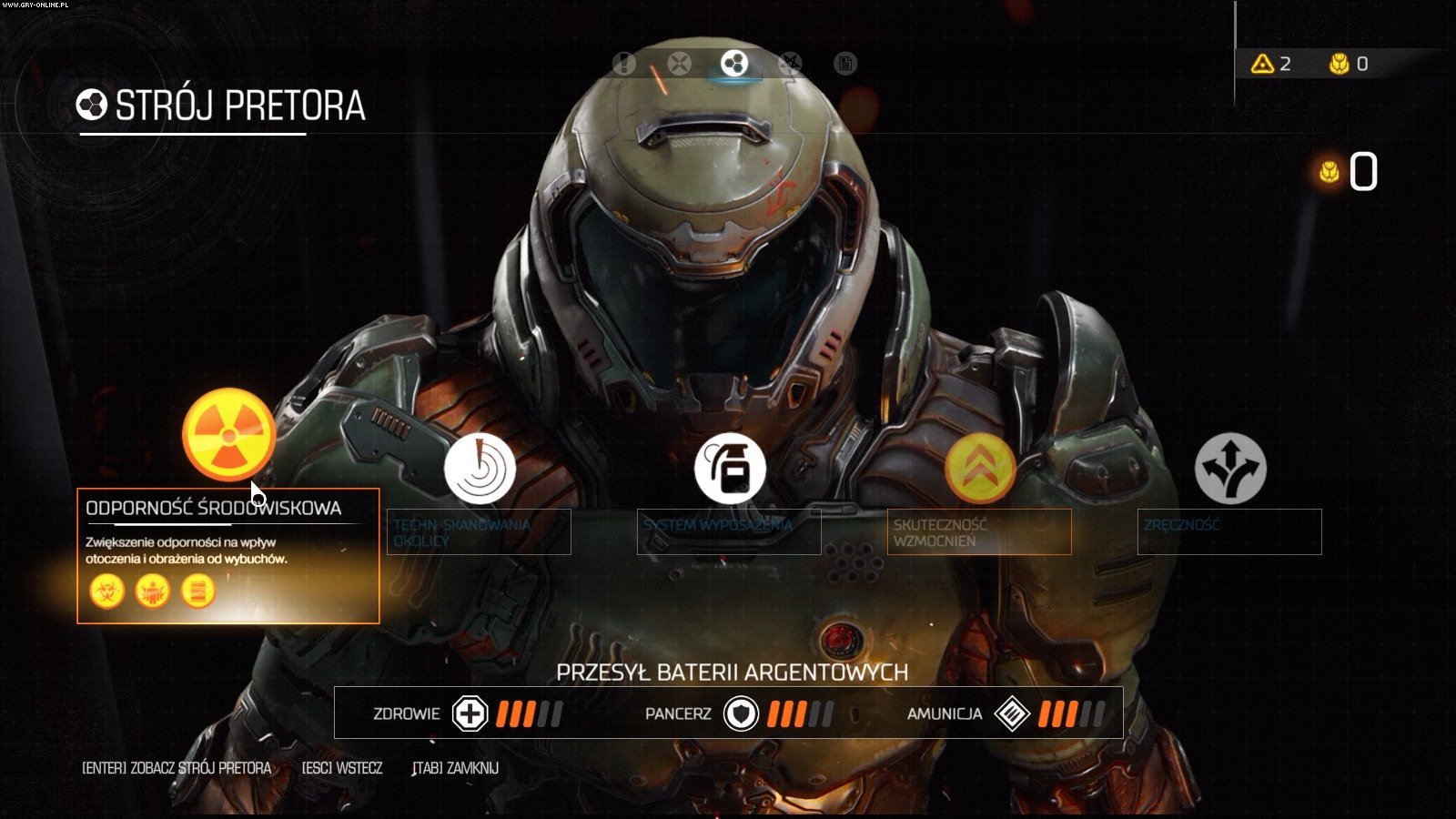
Task: Open the document codex tab
Action: tap(845, 64)
